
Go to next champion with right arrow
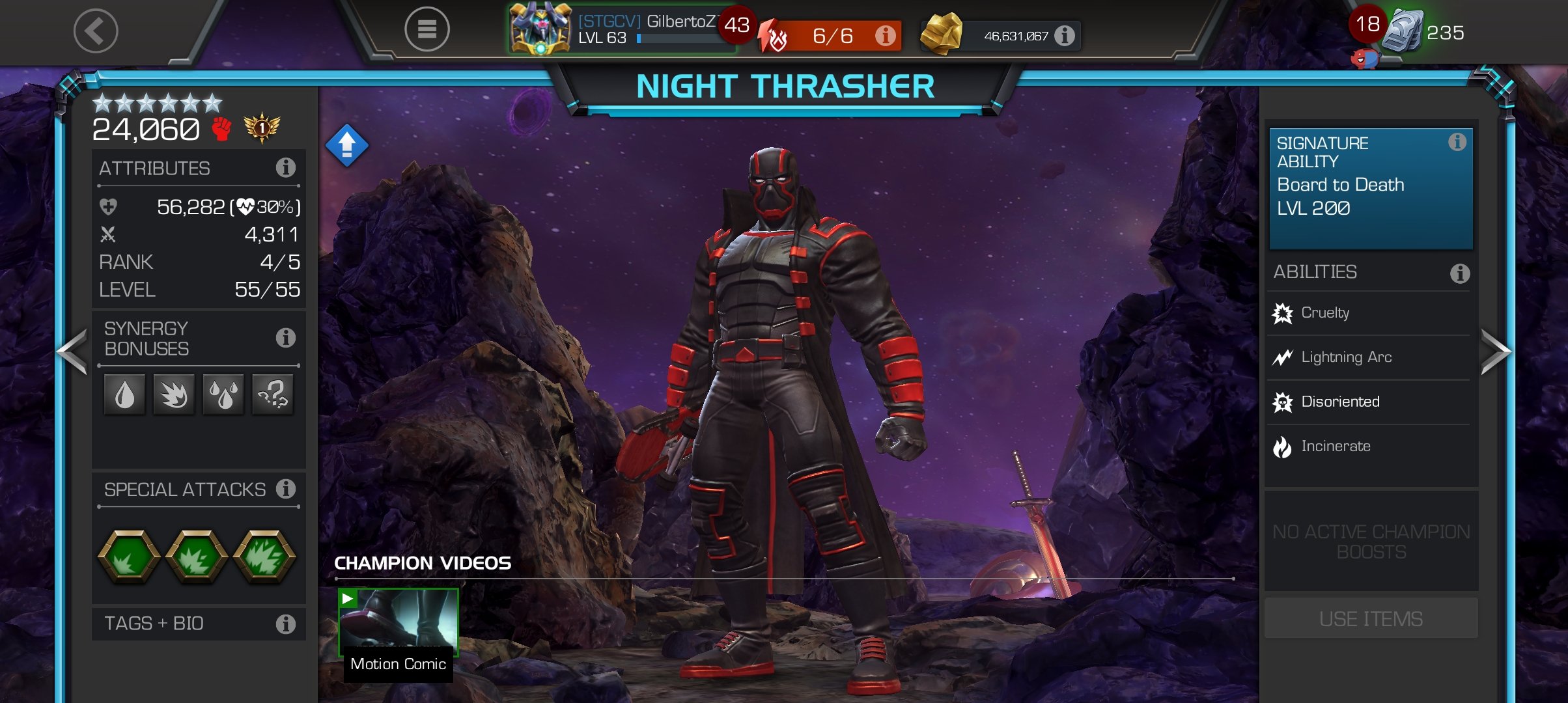[x=1494, y=351]
